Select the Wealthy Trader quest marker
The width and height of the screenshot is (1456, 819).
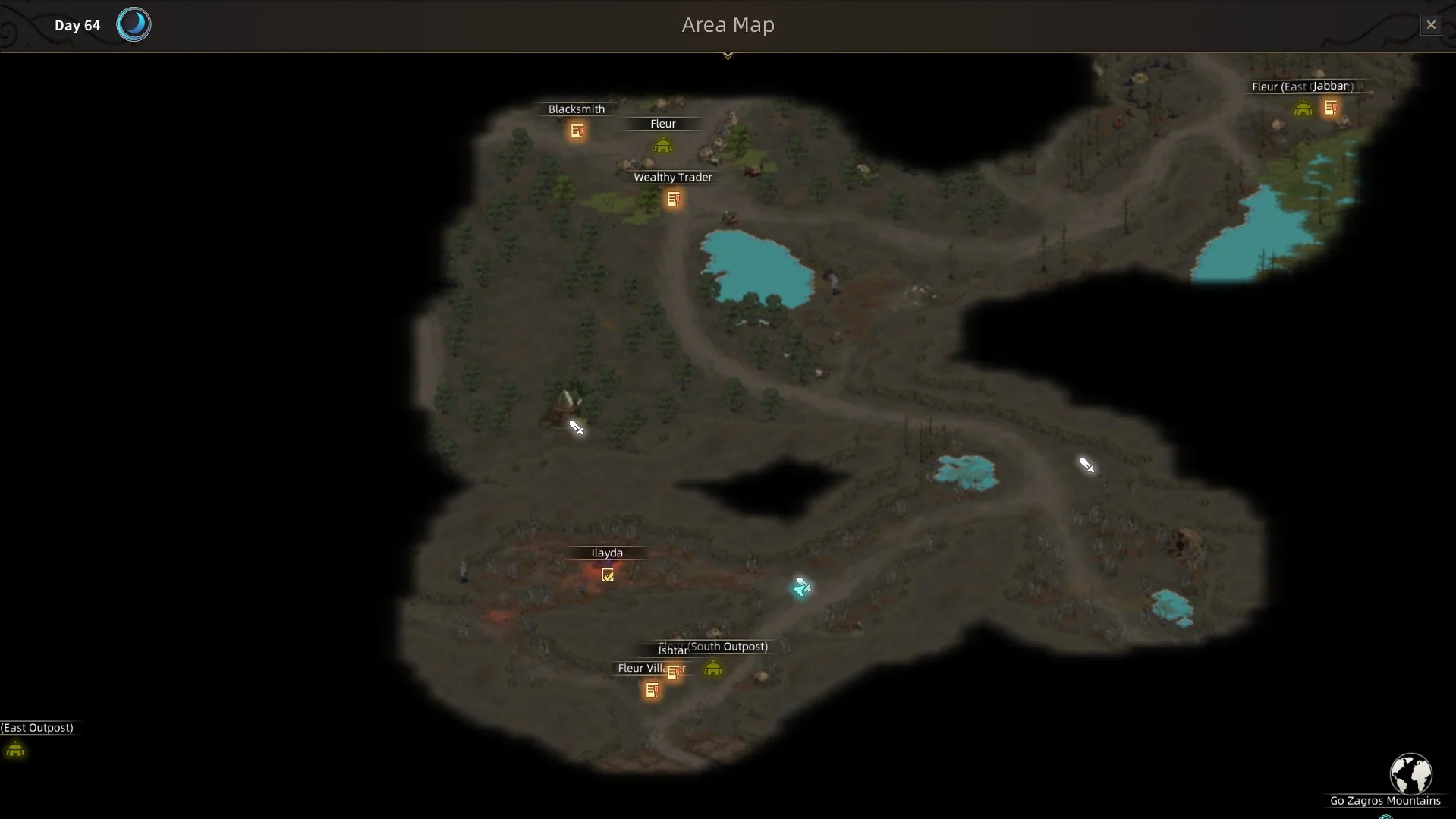[673, 200]
